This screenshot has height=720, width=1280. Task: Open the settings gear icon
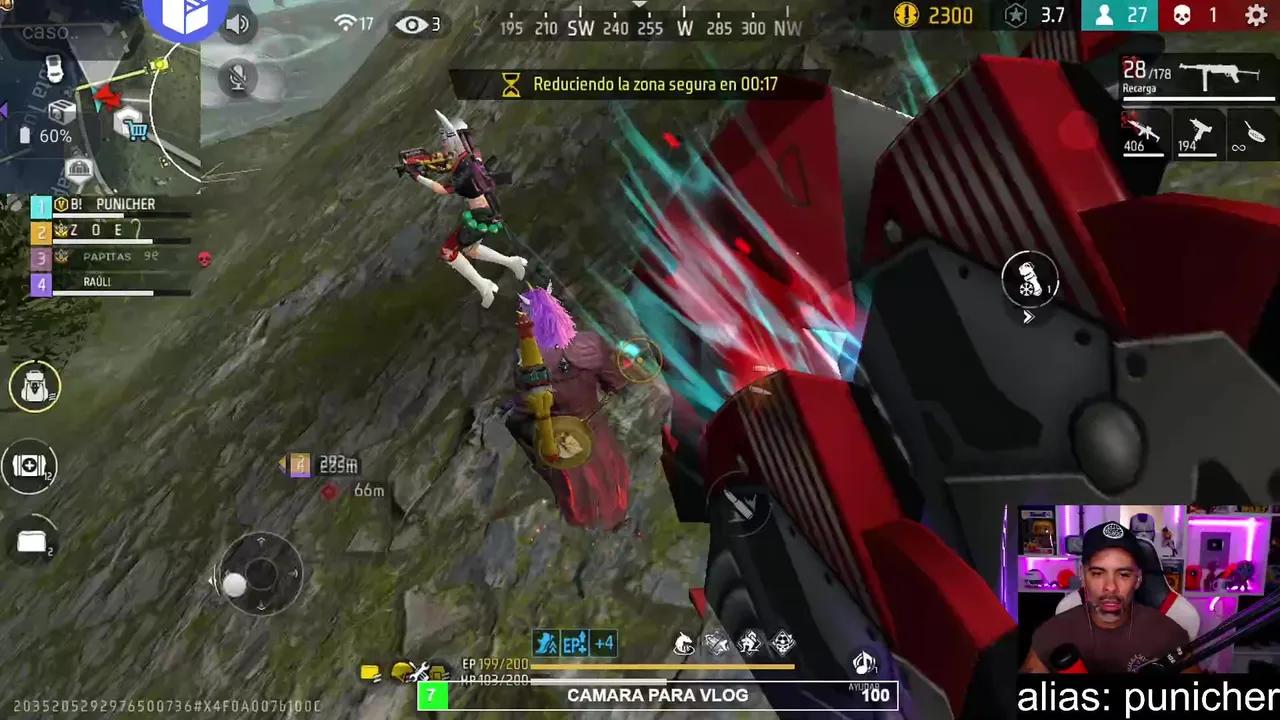[x=1256, y=16]
